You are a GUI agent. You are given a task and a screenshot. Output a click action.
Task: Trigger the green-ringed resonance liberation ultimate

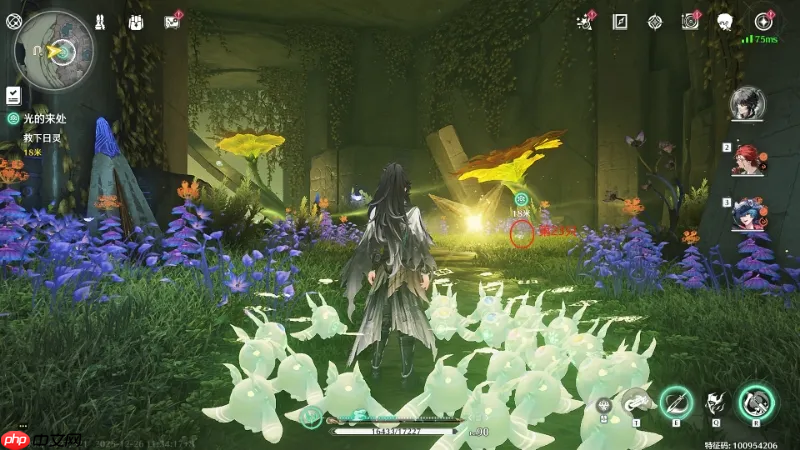(x=756, y=402)
